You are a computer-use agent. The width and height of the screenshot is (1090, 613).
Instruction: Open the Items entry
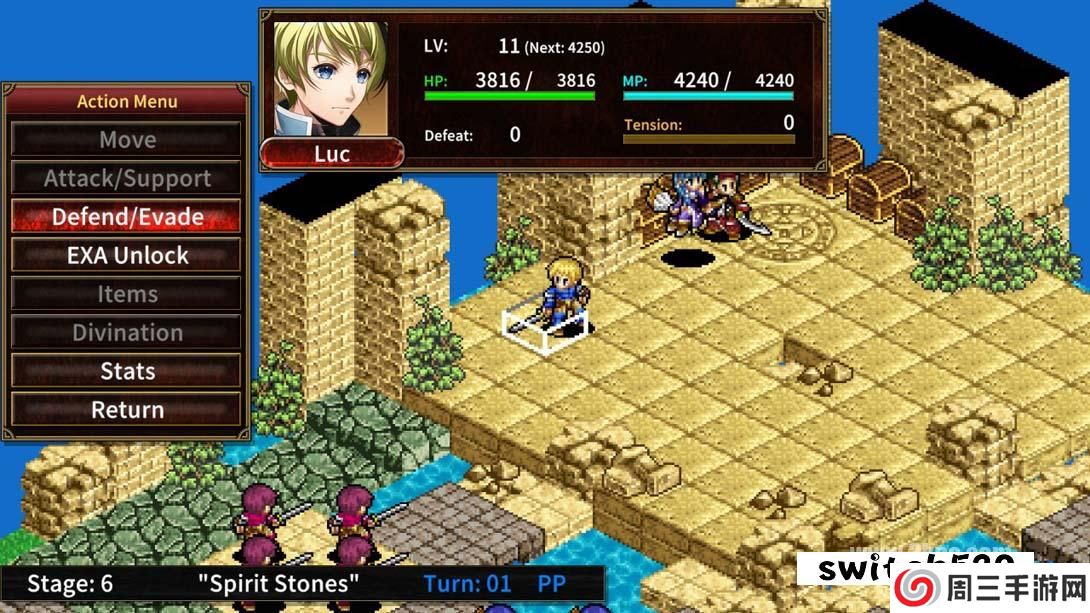pyautogui.click(x=127, y=294)
